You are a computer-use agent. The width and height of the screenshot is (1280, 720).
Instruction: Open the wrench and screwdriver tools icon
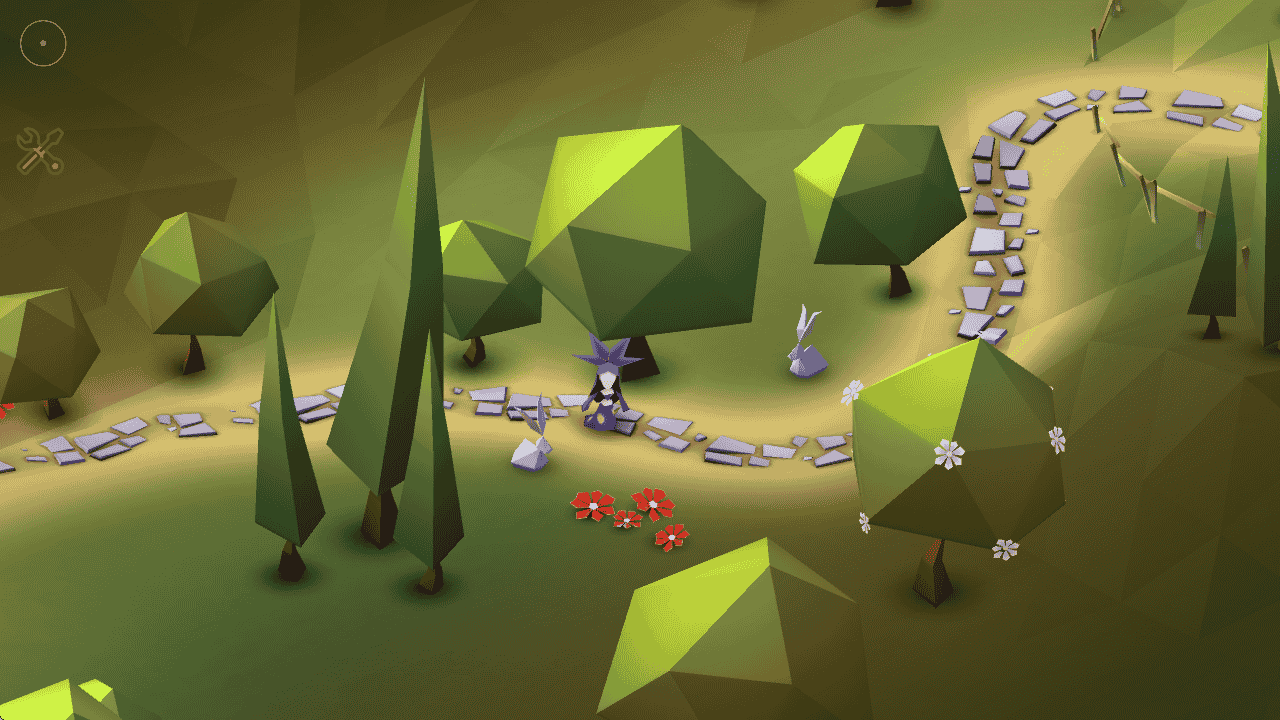point(40,151)
